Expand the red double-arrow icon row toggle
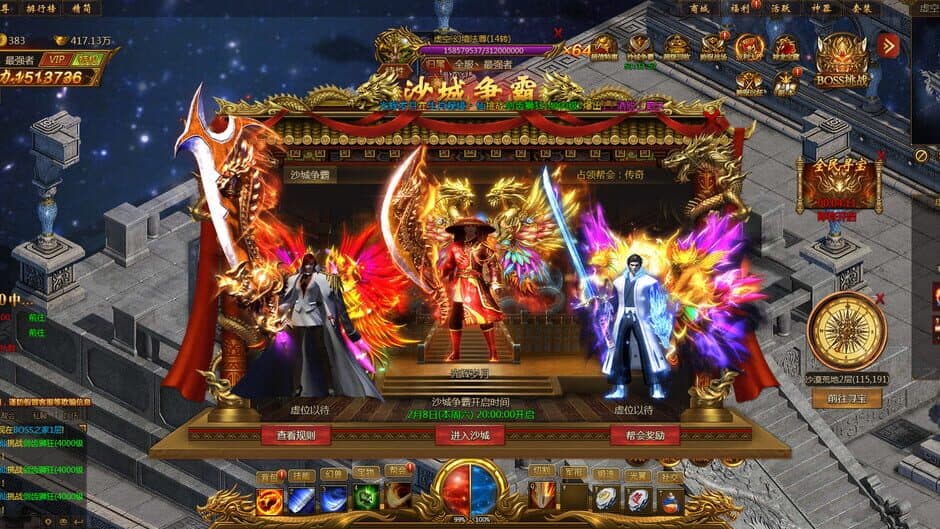Screen dimensions: 940x529 click(887, 45)
